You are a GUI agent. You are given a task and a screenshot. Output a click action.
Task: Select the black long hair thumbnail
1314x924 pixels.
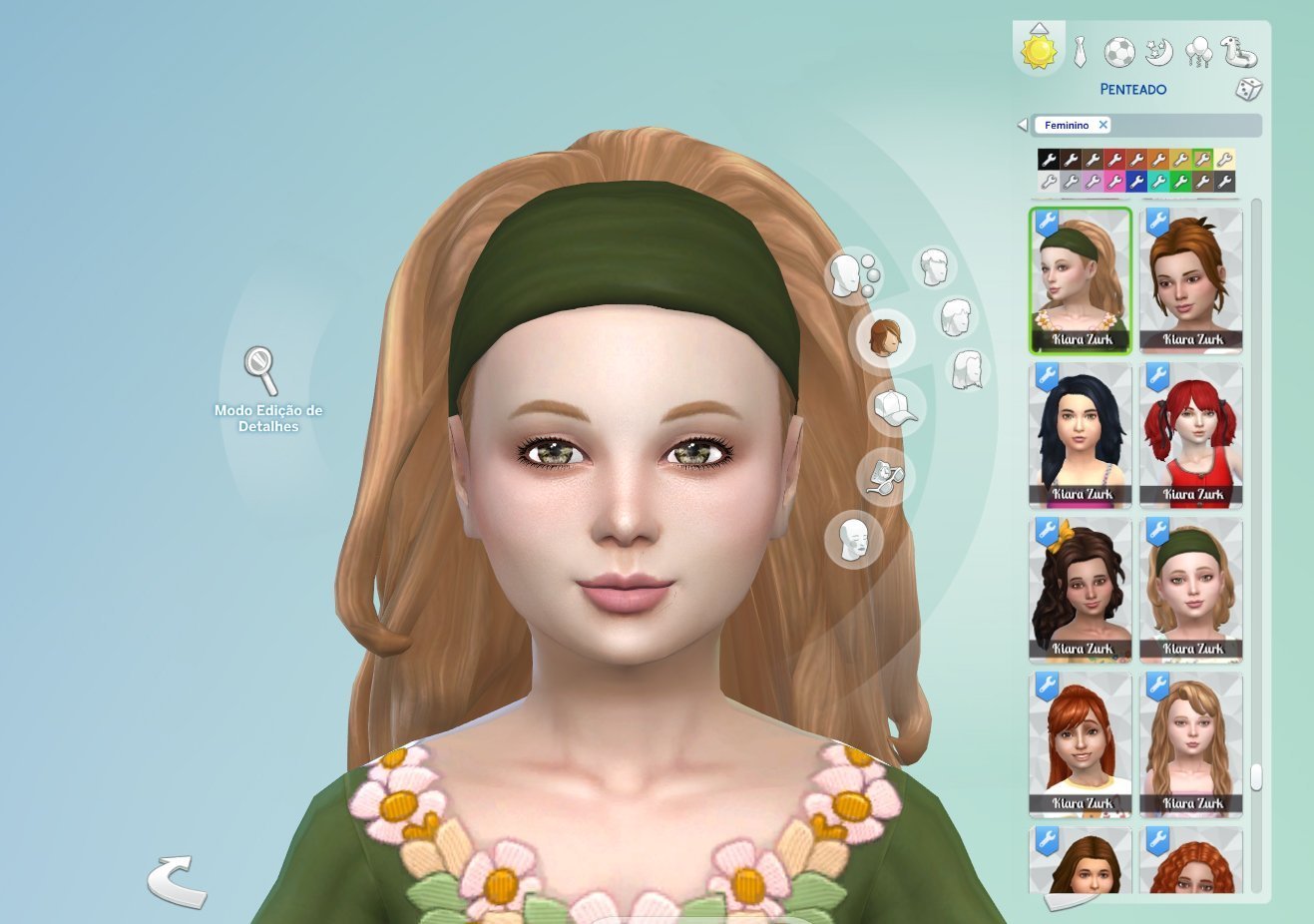tap(1081, 434)
